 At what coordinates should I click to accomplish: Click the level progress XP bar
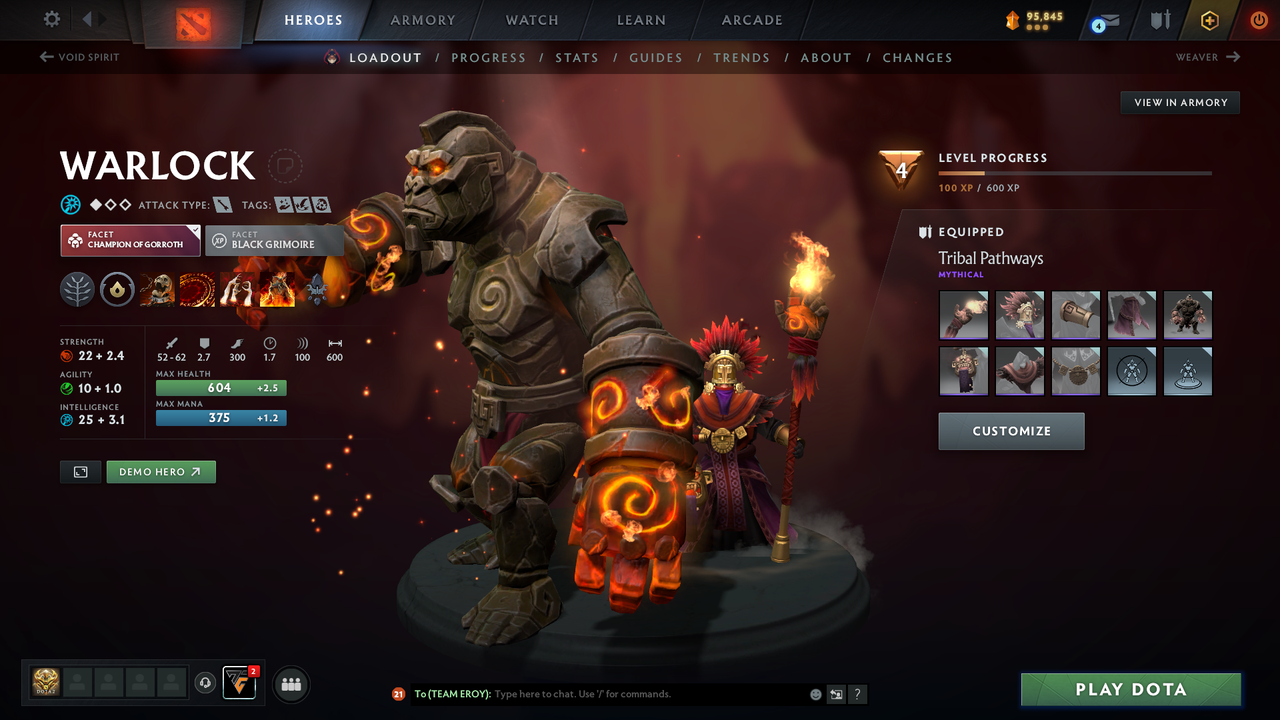[x=1074, y=172]
